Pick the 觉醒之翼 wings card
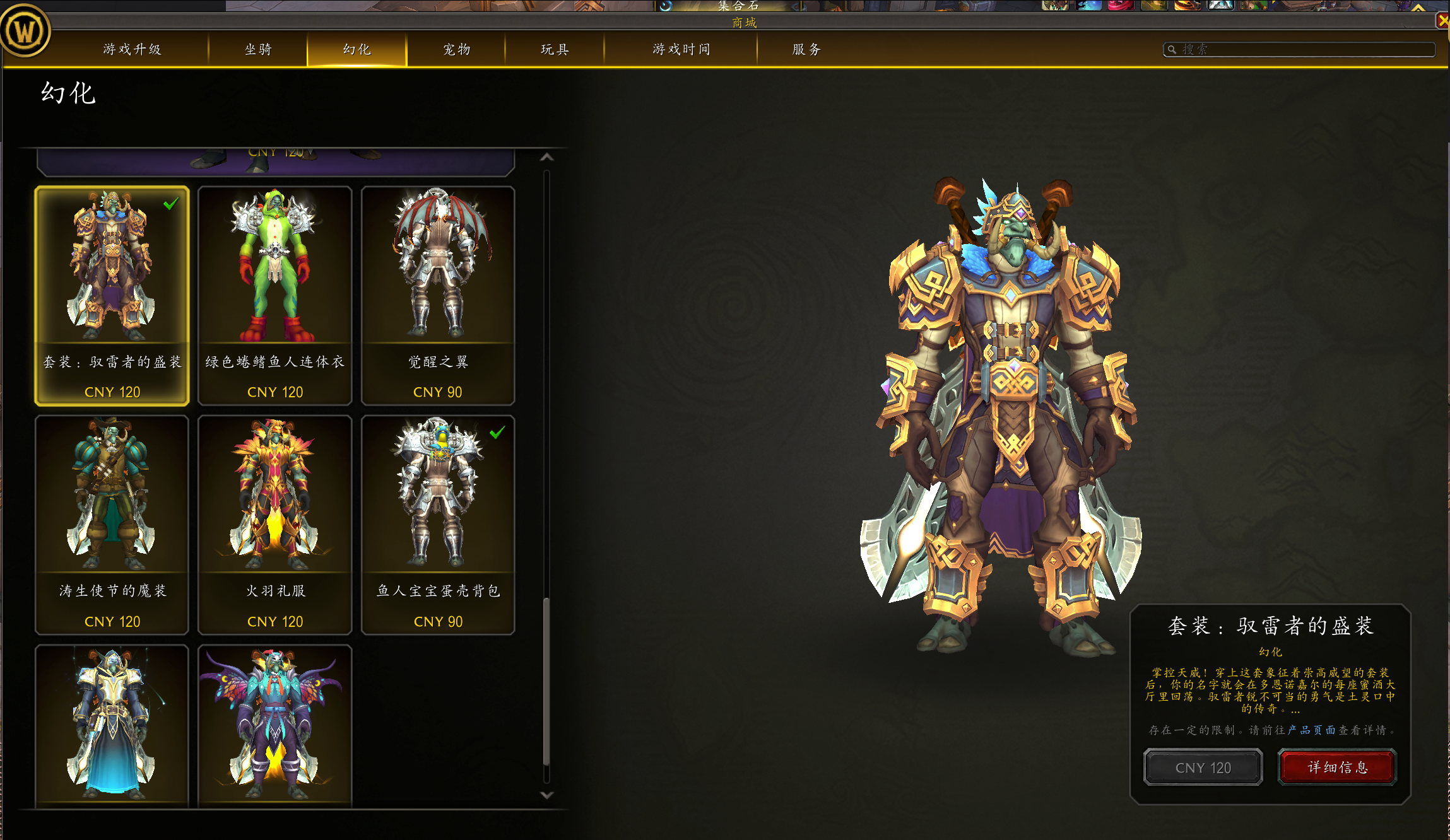This screenshot has height=840, width=1450. pyautogui.click(x=438, y=295)
